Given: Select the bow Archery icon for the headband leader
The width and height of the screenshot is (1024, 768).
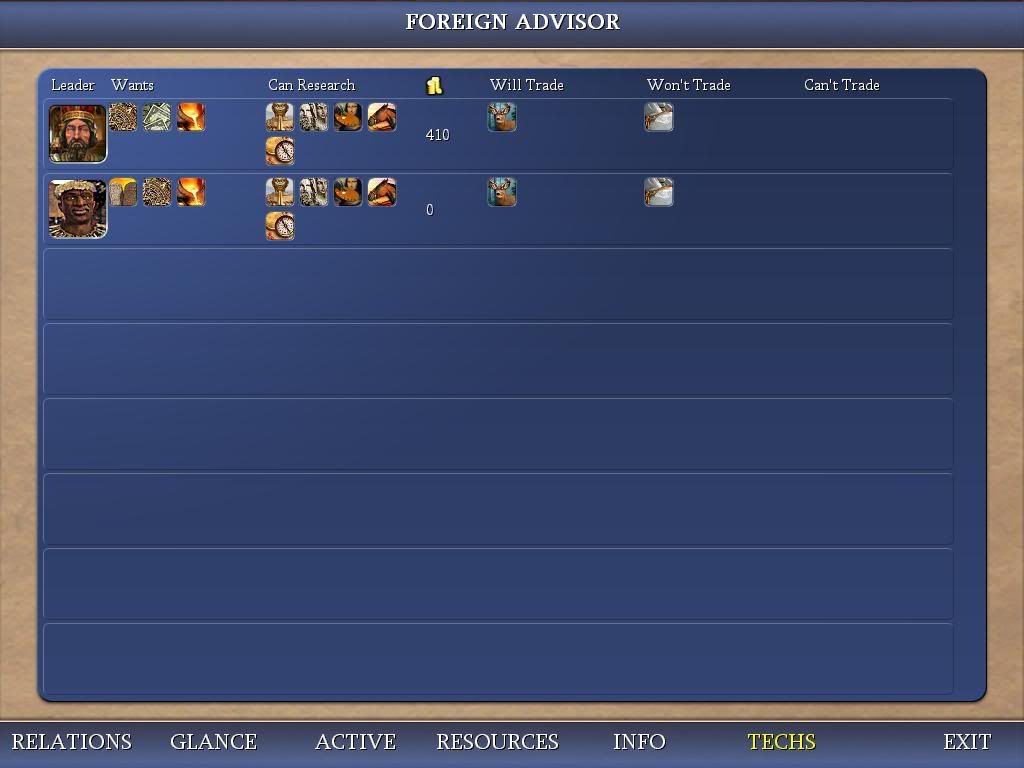Looking at the screenshot, I should tap(659, 191).
